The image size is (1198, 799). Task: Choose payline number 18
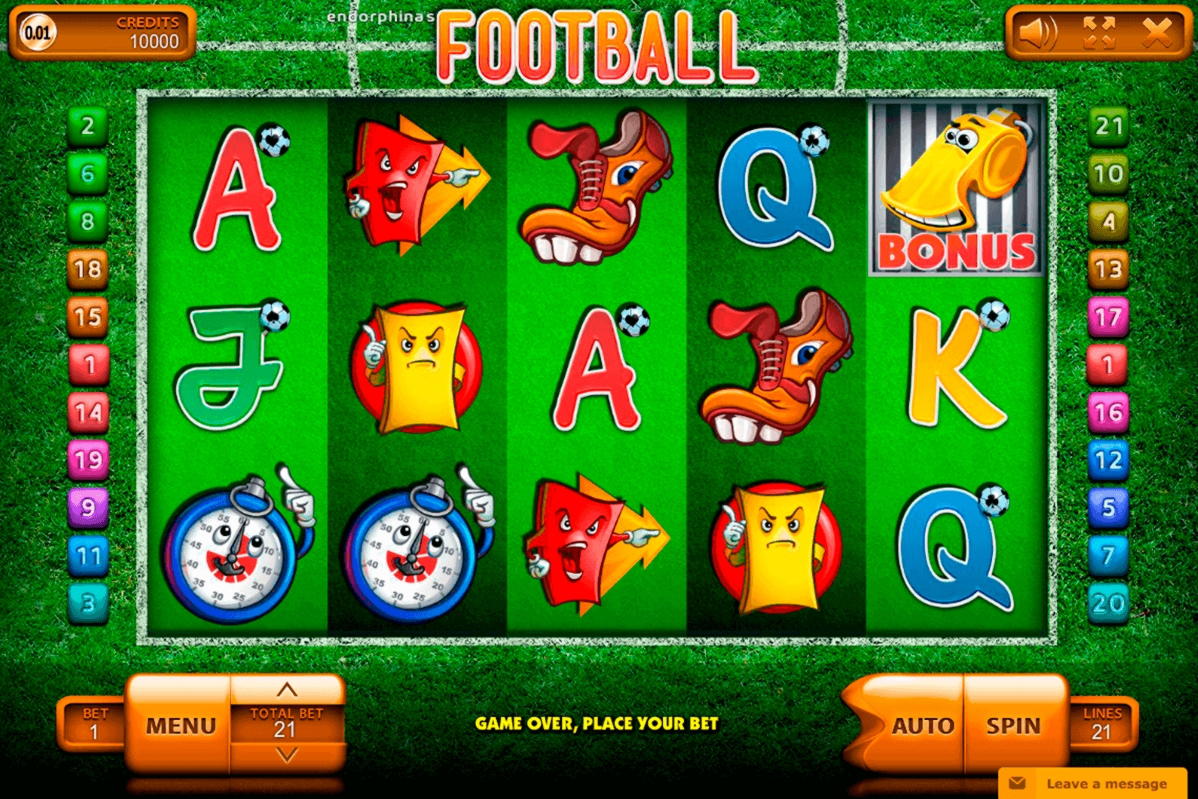point(88,269)
